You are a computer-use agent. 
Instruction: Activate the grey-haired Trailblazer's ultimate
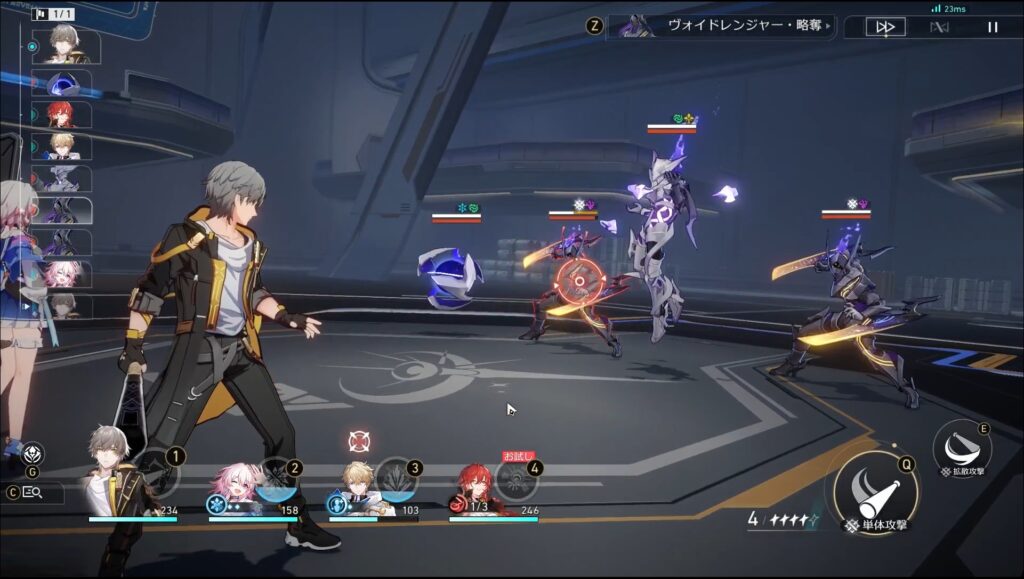click(157, 478)
